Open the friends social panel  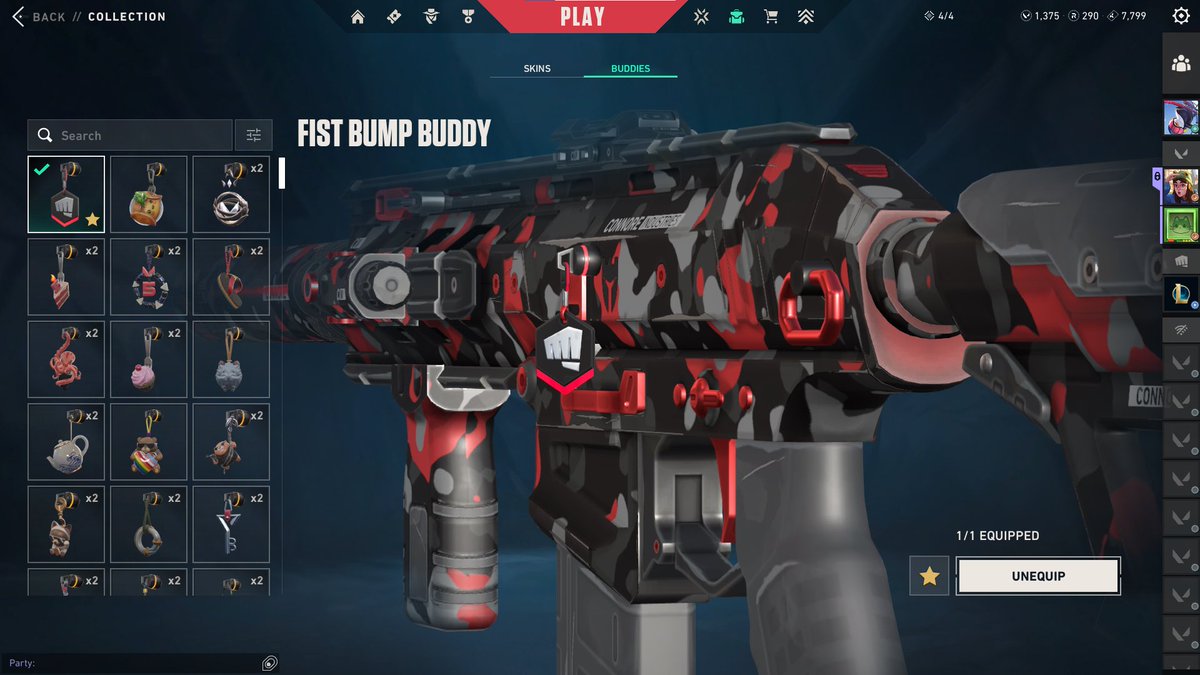tap(1180, 64)
